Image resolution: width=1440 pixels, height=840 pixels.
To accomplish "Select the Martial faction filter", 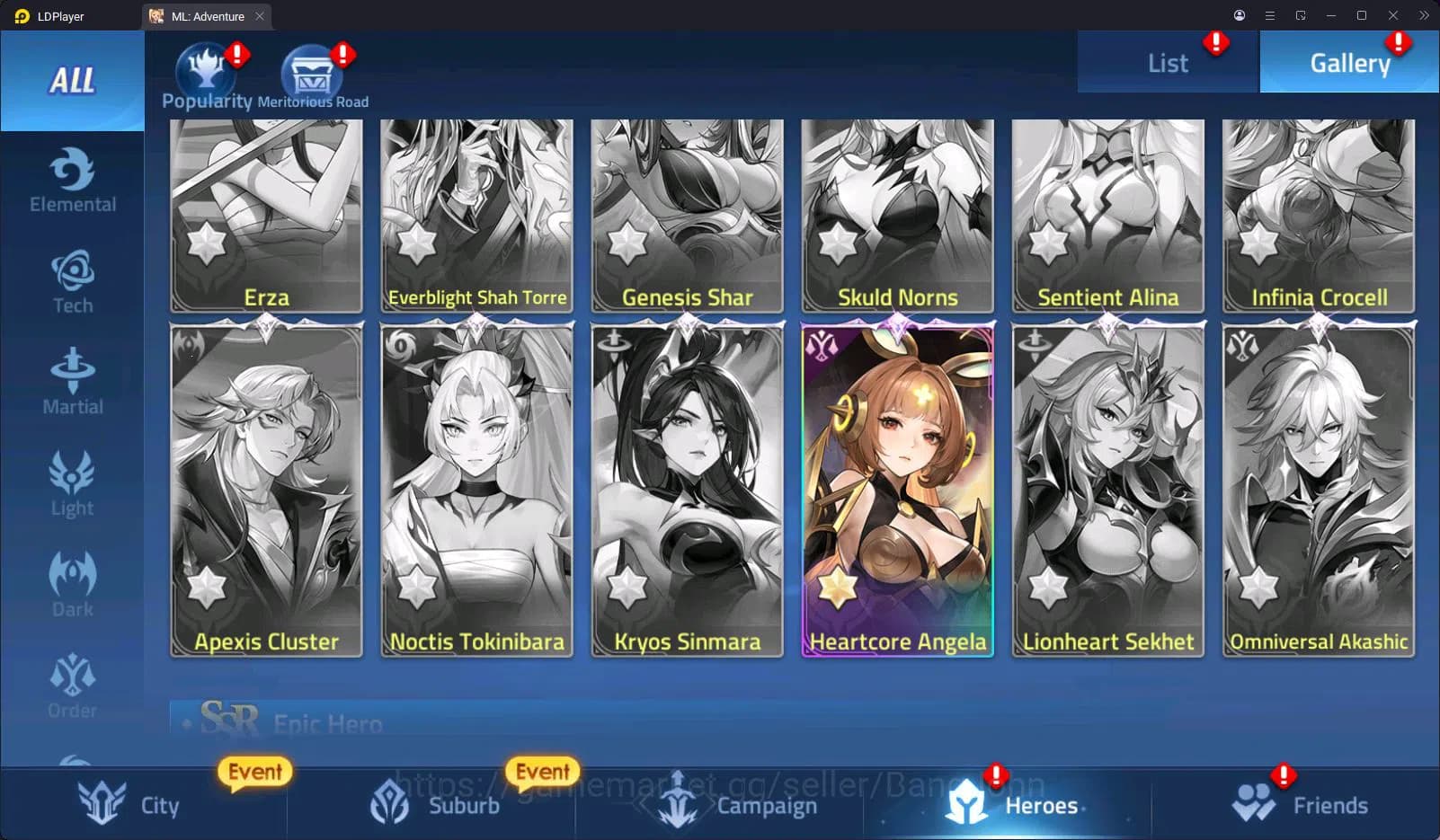I will (x=72, y=382).
